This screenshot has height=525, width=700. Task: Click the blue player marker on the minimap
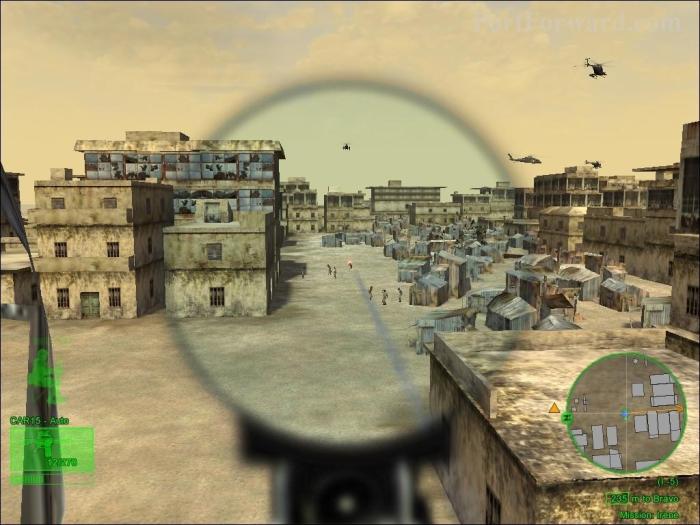pyautogui.click(x=626, y=412)
